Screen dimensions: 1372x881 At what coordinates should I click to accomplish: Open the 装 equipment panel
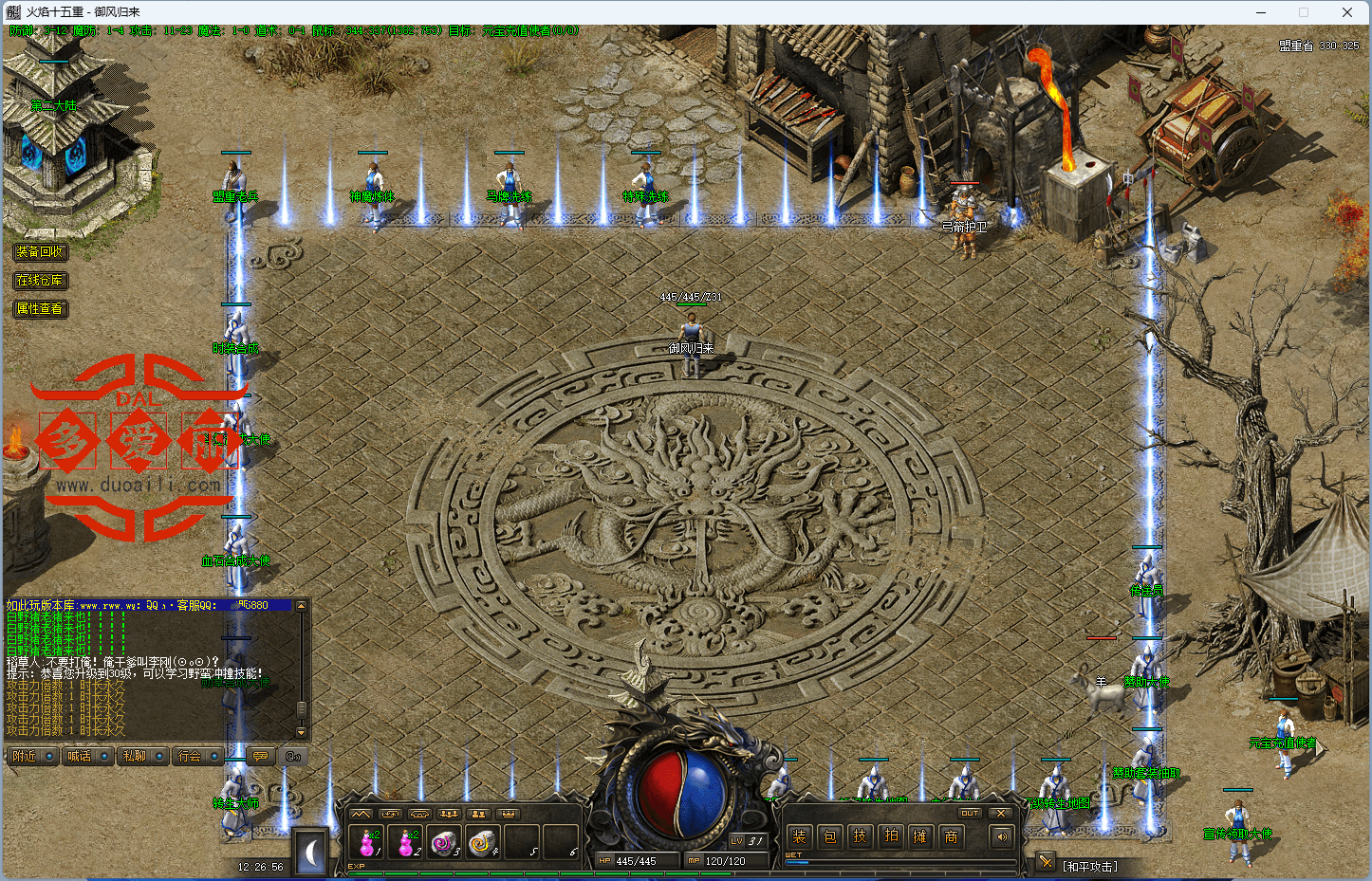(800, 836)
